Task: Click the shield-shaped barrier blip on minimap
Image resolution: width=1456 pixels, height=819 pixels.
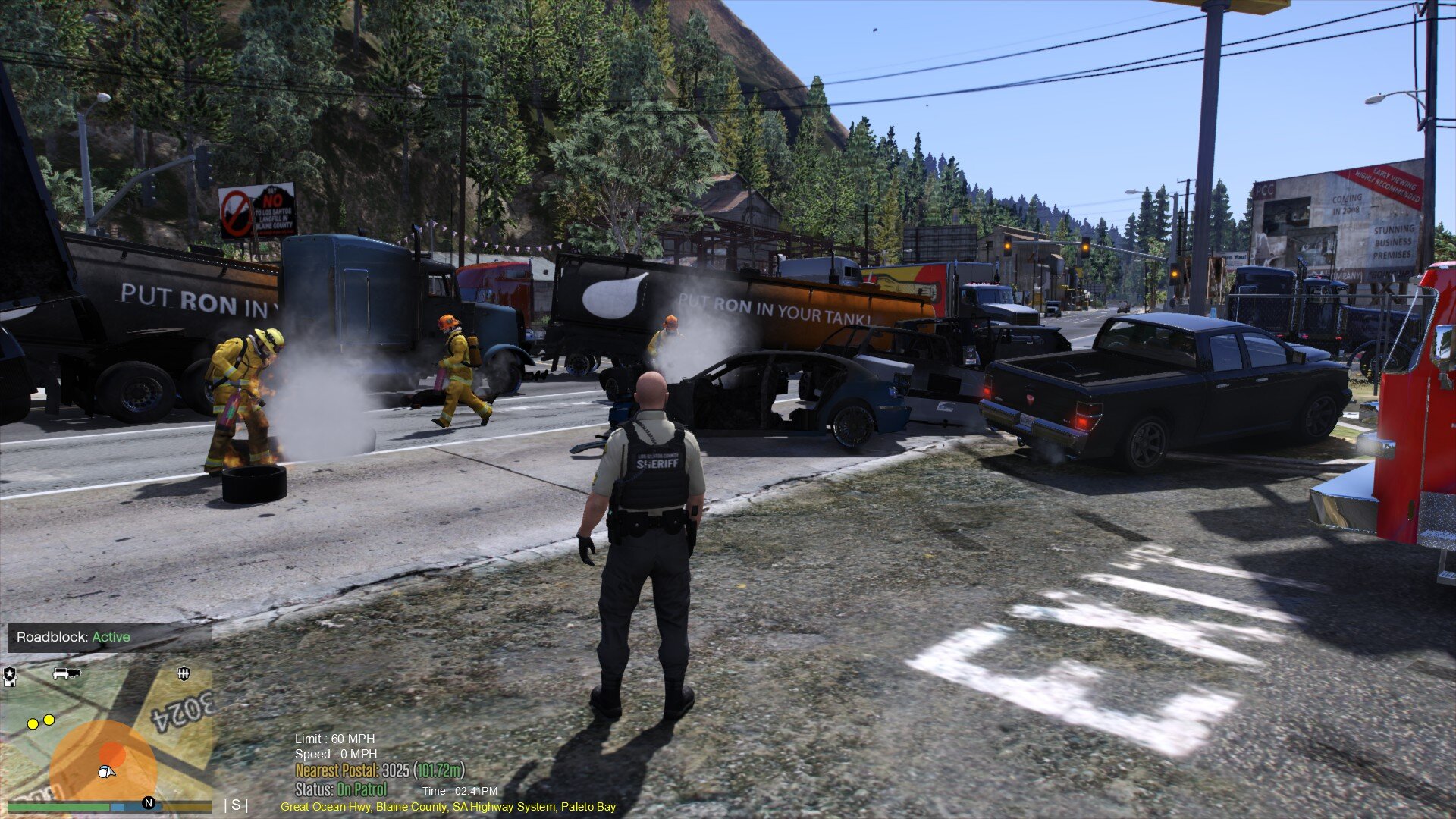Action: pyautogui.click(x=183, y=673)
